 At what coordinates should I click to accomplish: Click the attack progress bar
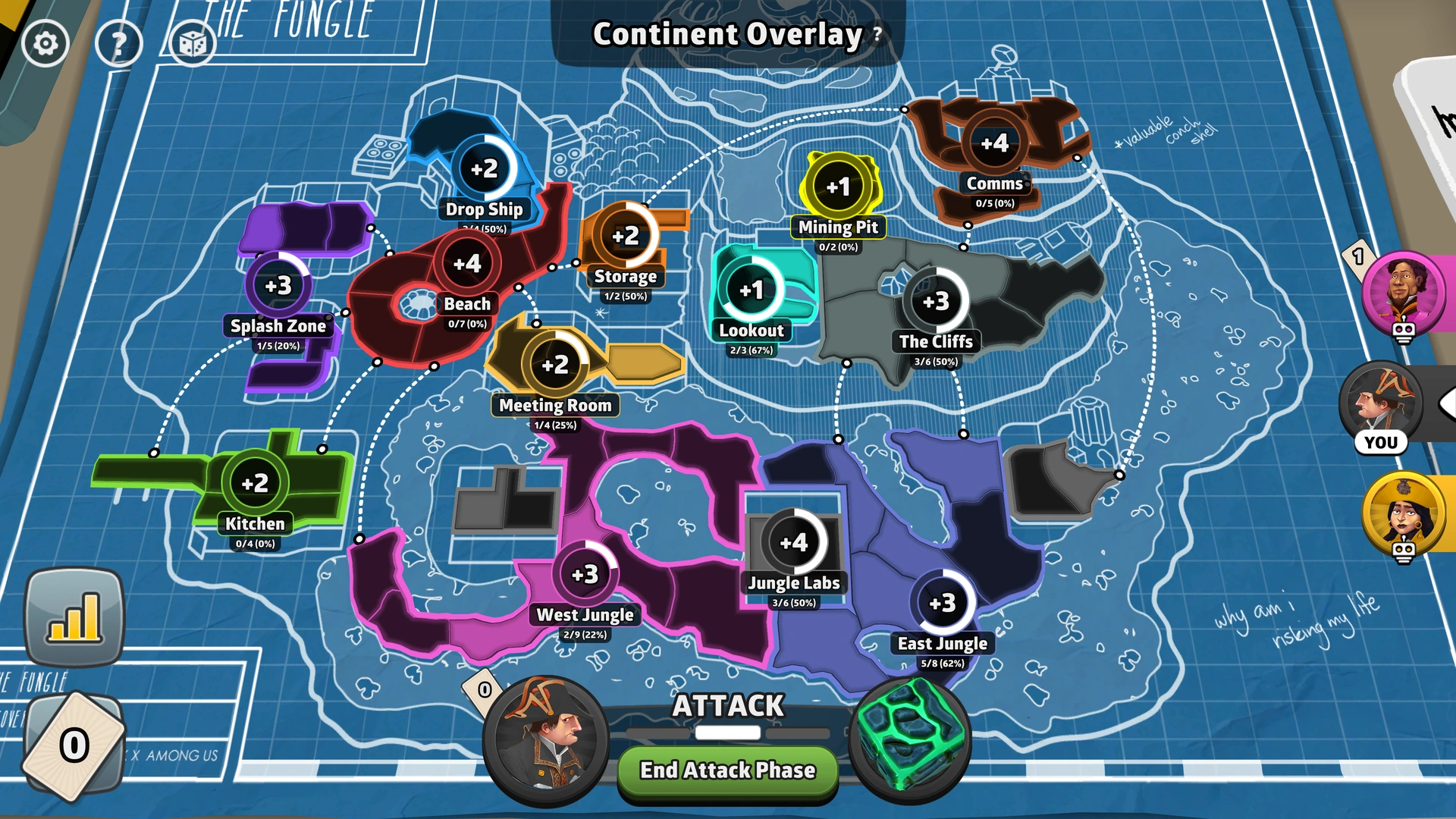(x=727, y=733)
